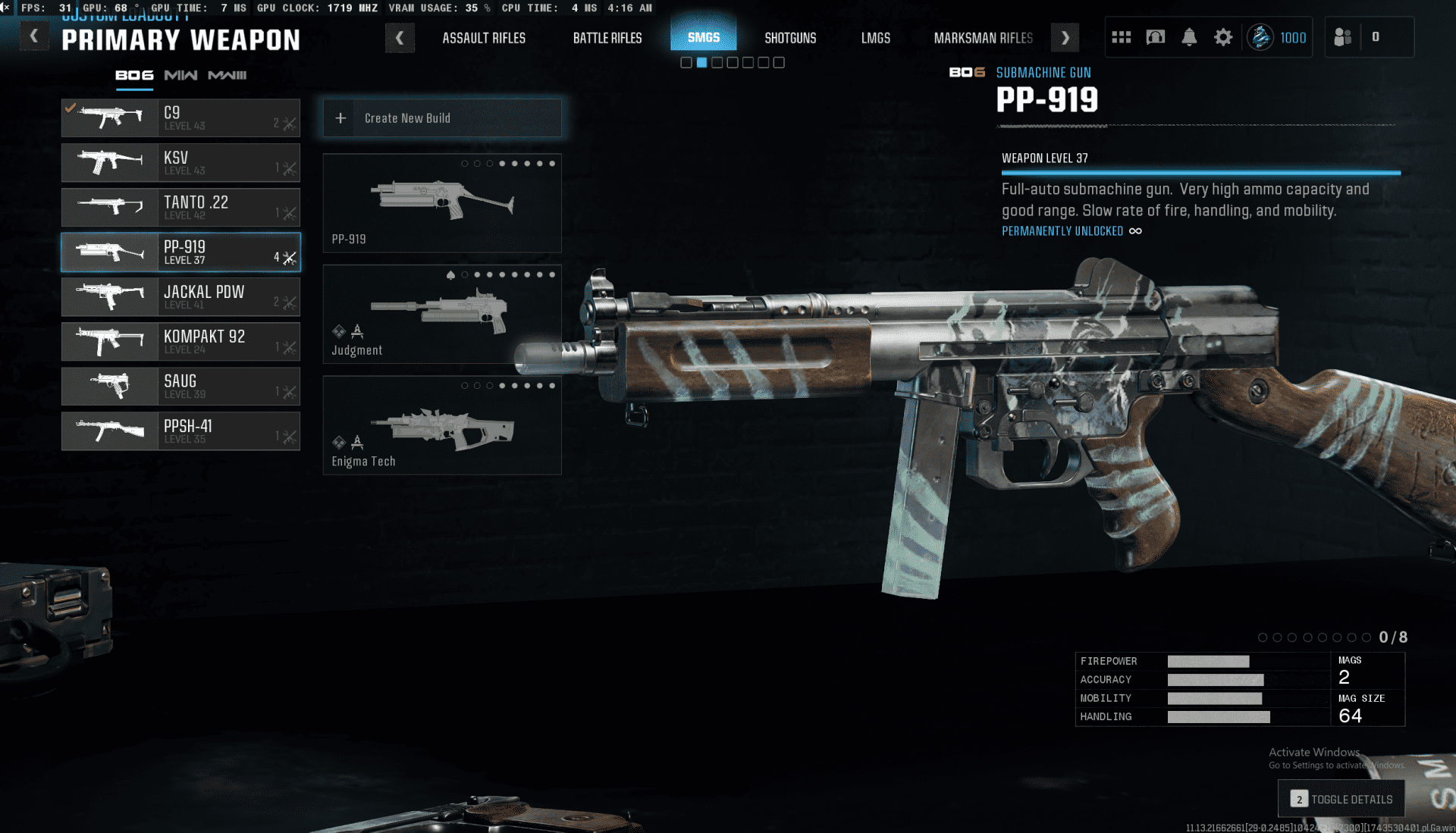Choose the C9 submachine gun
Image resolution: width=1456 pixels, height=833 pixels.
click(x=180, y=118)
